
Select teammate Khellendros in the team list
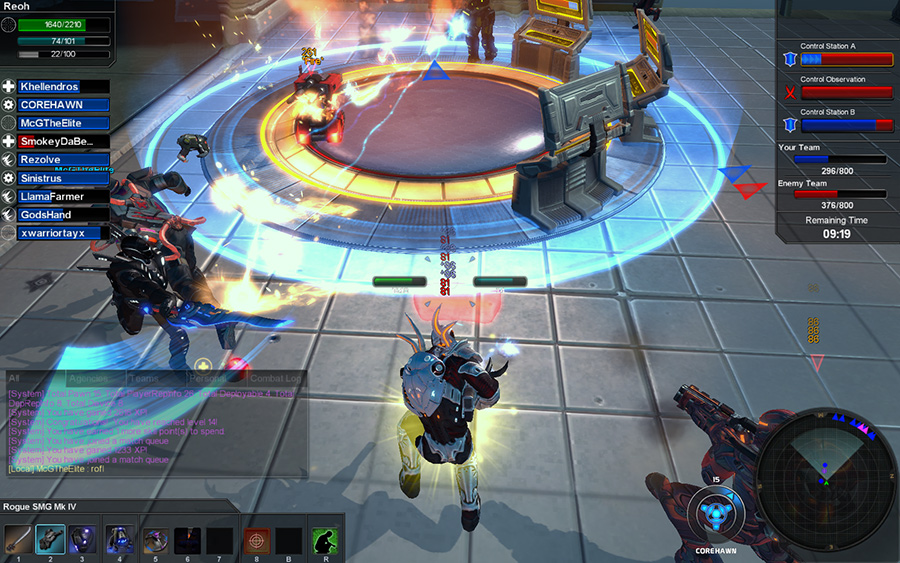[x=62, y=87]
